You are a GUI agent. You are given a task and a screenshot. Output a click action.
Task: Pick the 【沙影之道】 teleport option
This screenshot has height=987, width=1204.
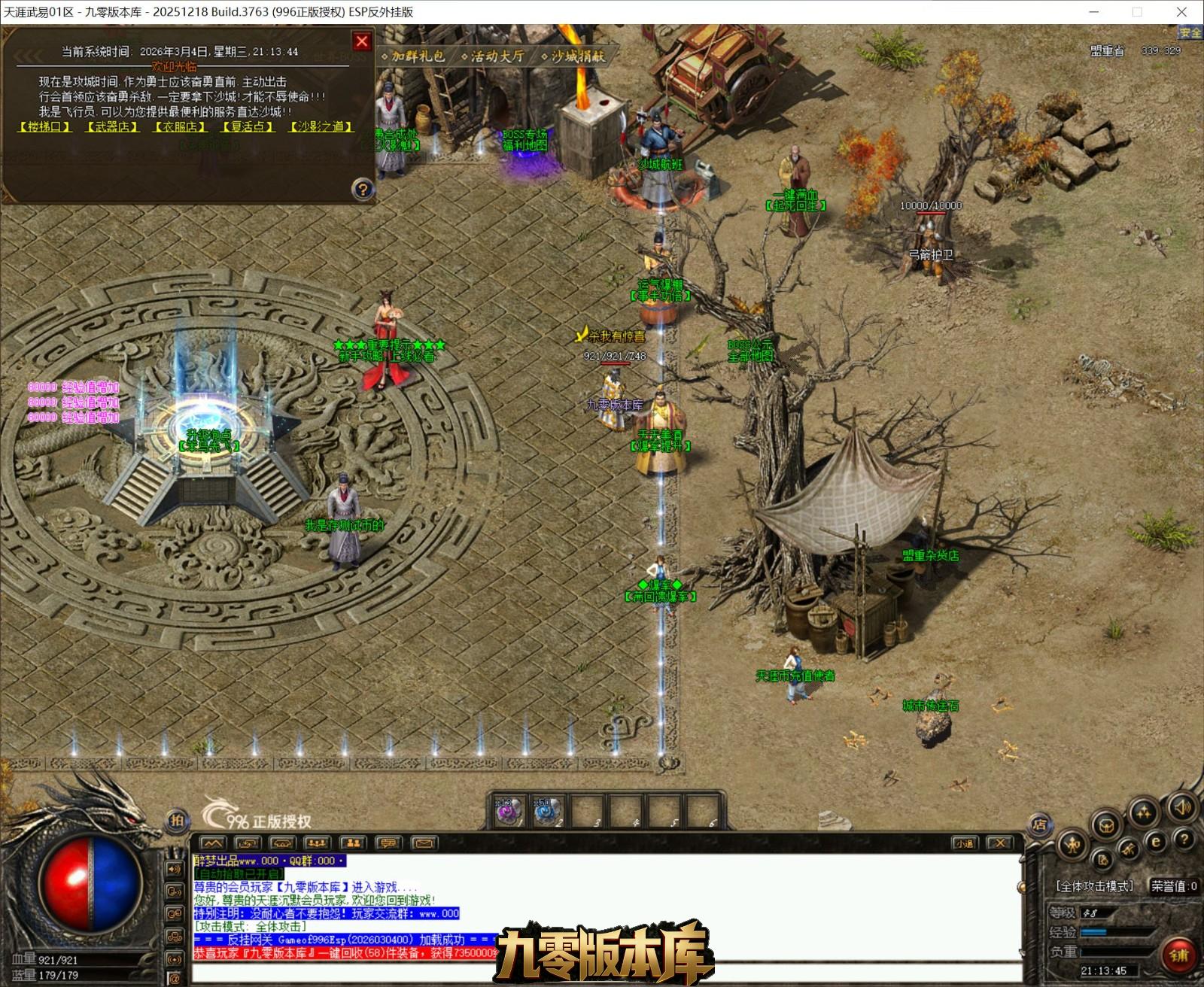coord(321,126)
